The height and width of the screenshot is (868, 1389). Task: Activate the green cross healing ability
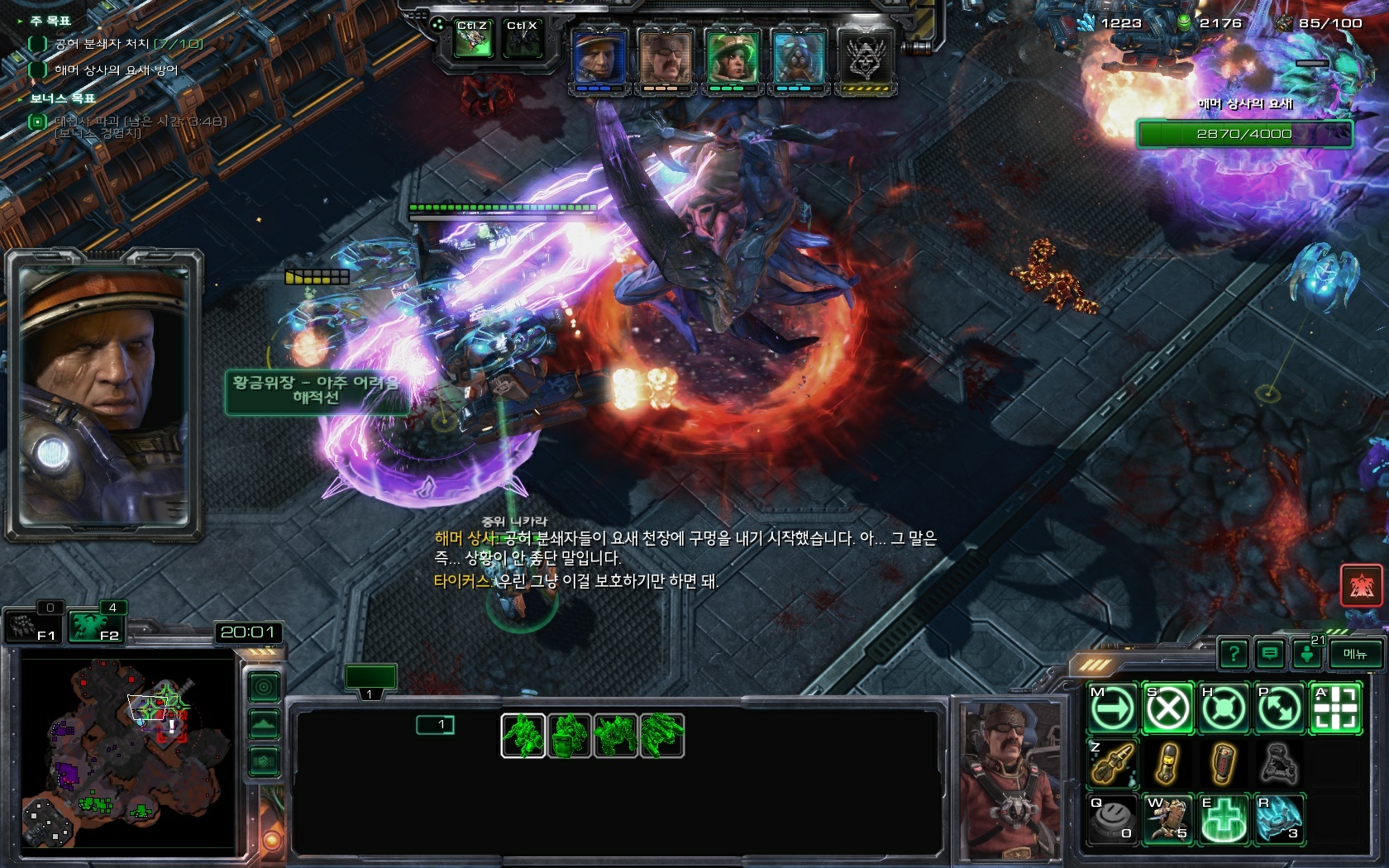(1223, 819)
